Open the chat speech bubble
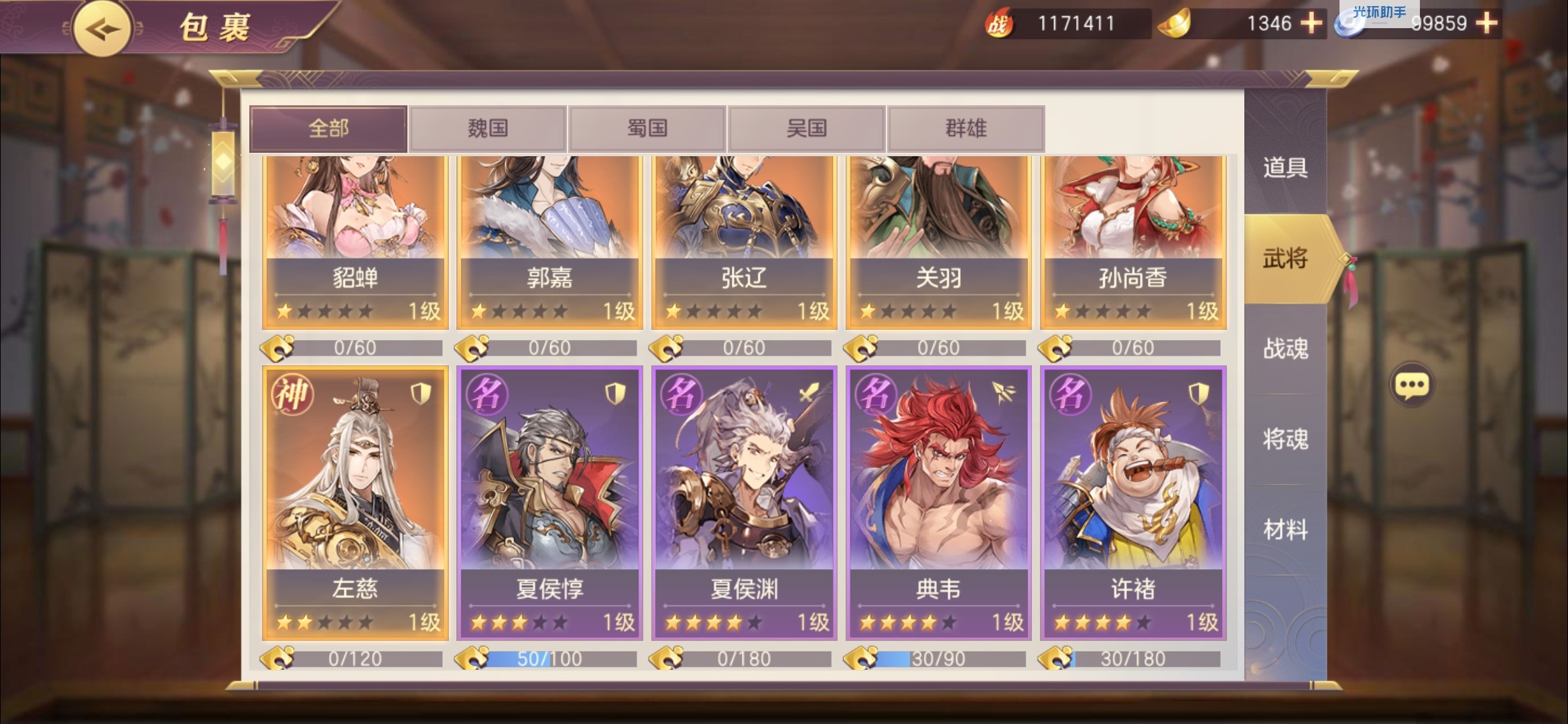 pos(1412,385)
